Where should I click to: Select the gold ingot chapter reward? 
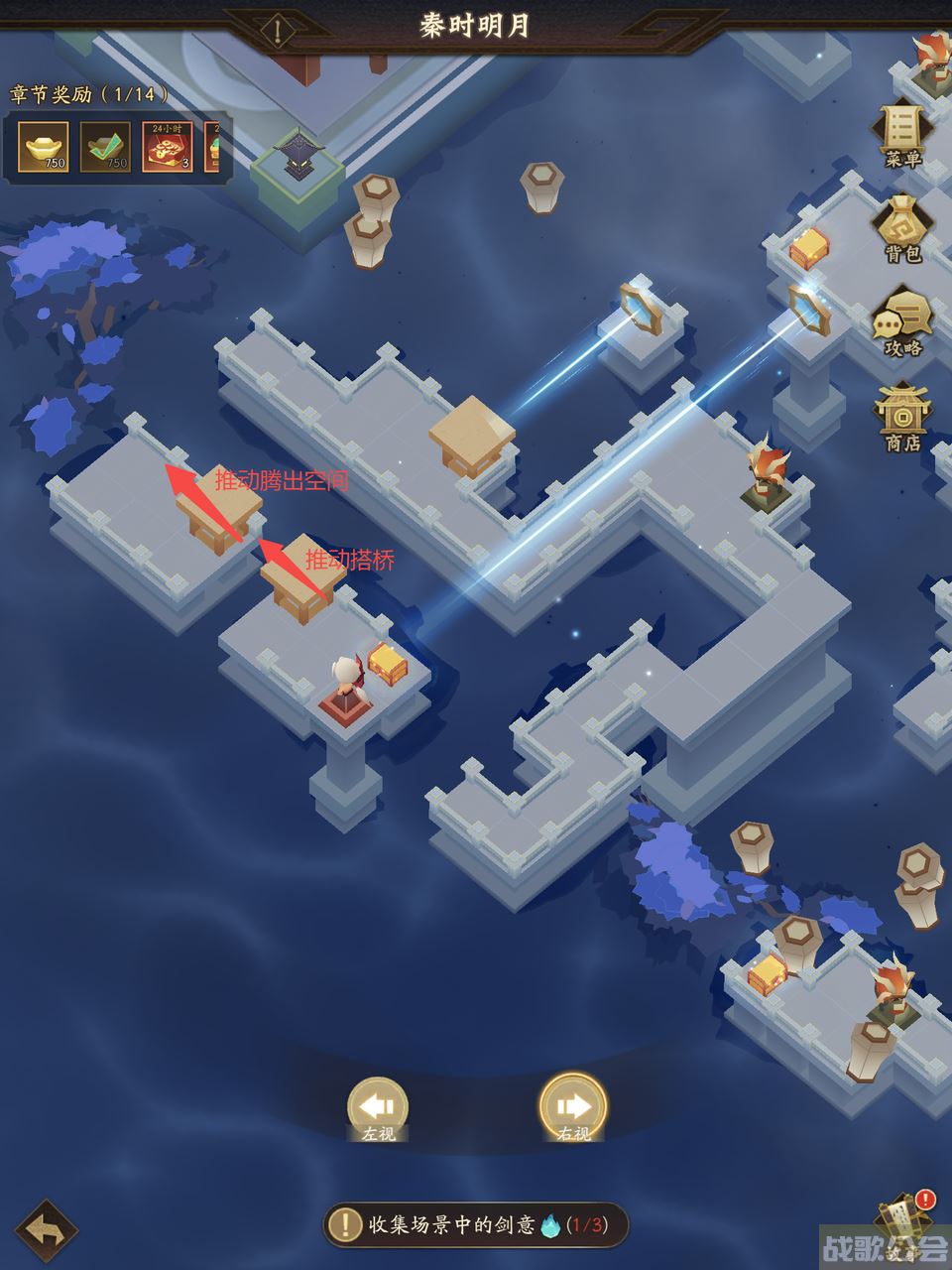(44, 147)
